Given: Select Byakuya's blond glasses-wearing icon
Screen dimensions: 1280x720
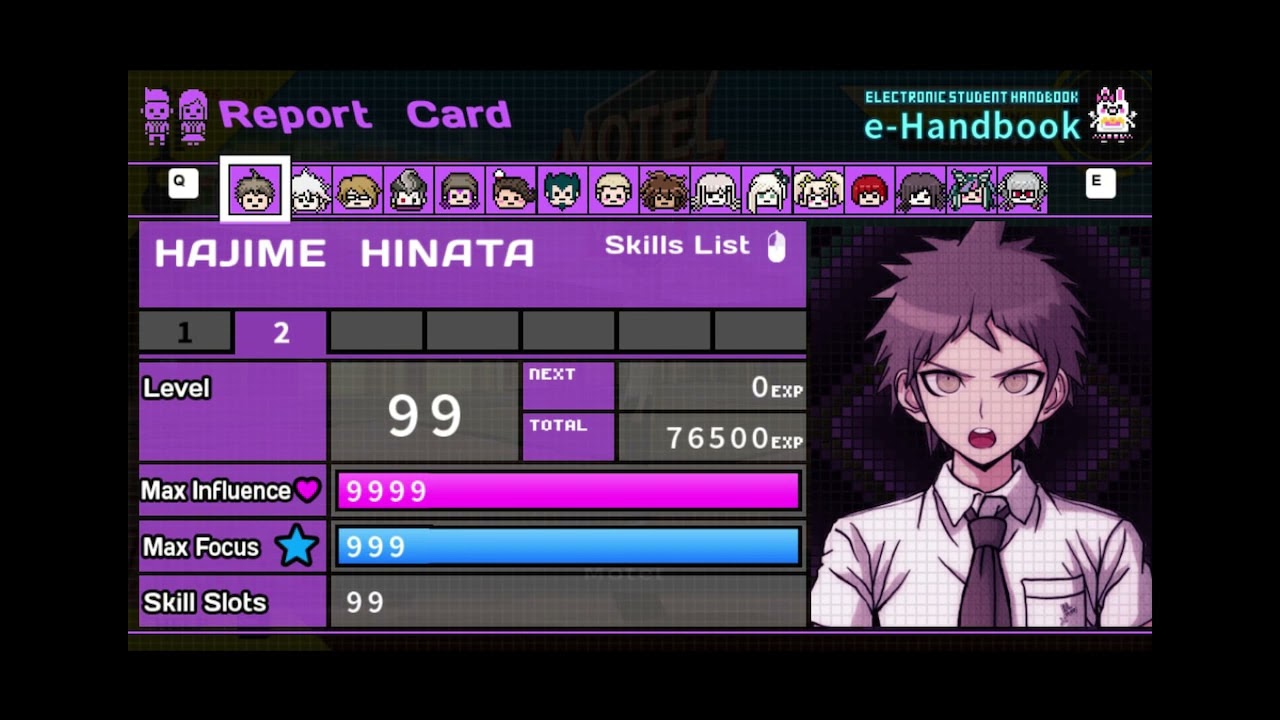Looking at the screenshot, I should coord(358,190).
